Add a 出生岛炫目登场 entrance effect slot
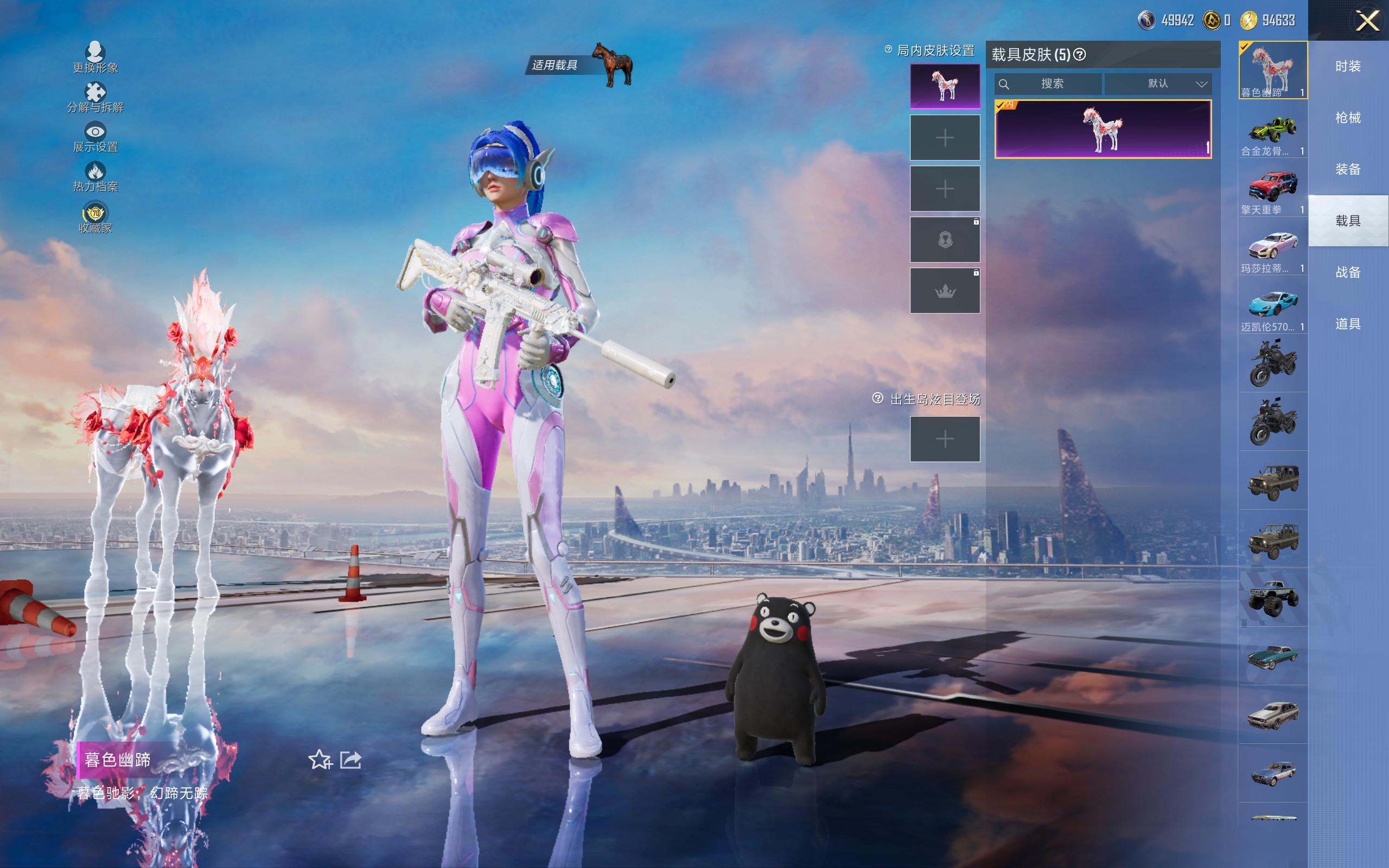The width and height of the screenshot is (1389, 868). (945, 439)
